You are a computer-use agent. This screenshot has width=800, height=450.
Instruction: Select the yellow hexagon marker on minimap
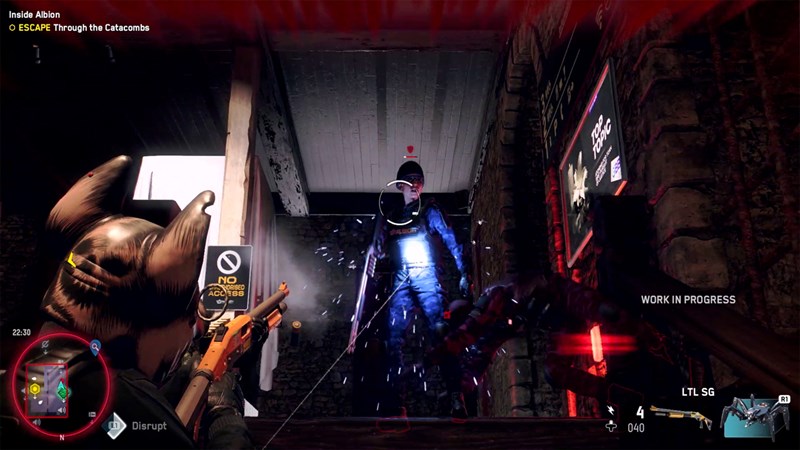click(x=35, y=388)
